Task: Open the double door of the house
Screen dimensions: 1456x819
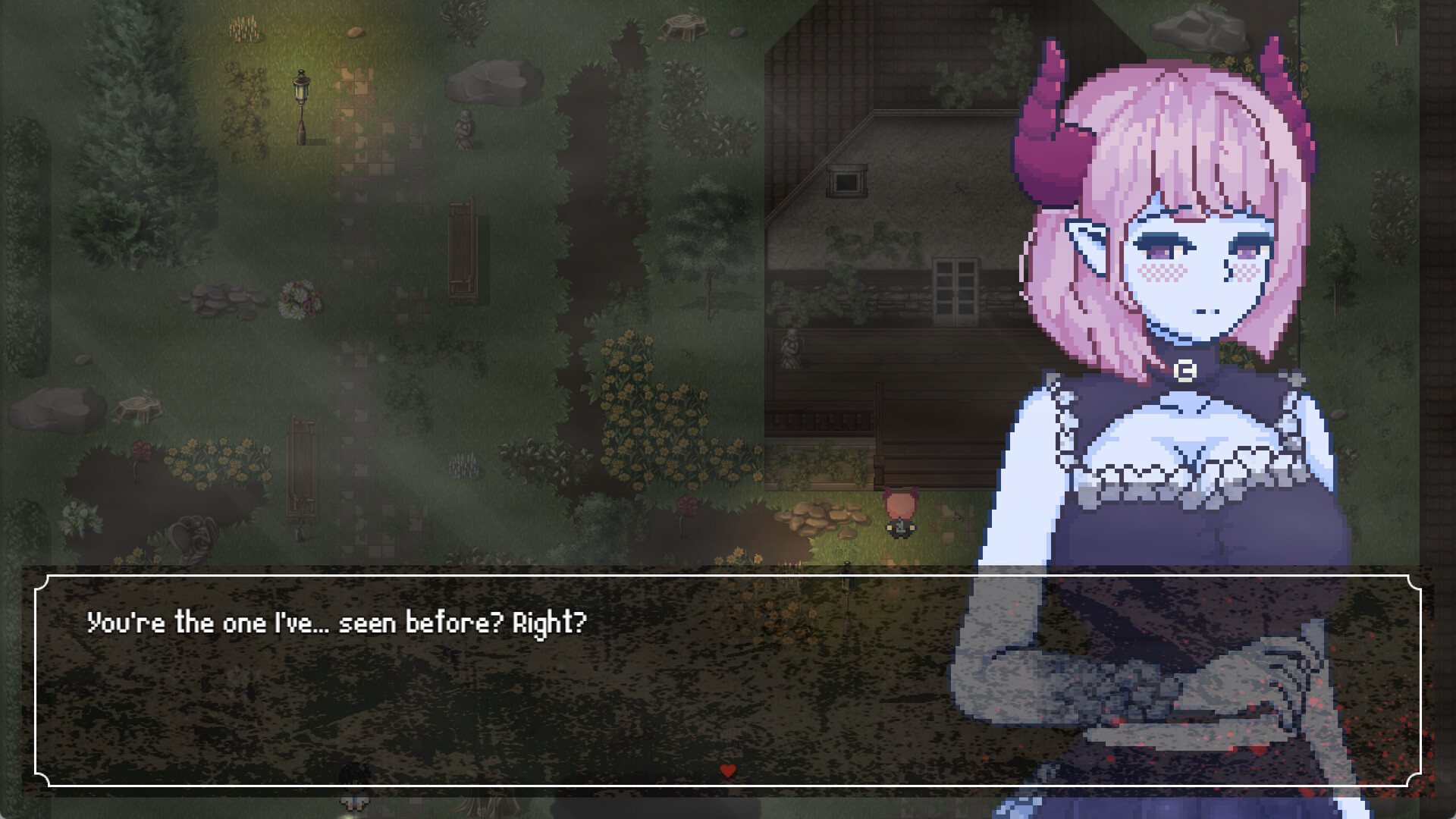Action: (x=957, y=288)
